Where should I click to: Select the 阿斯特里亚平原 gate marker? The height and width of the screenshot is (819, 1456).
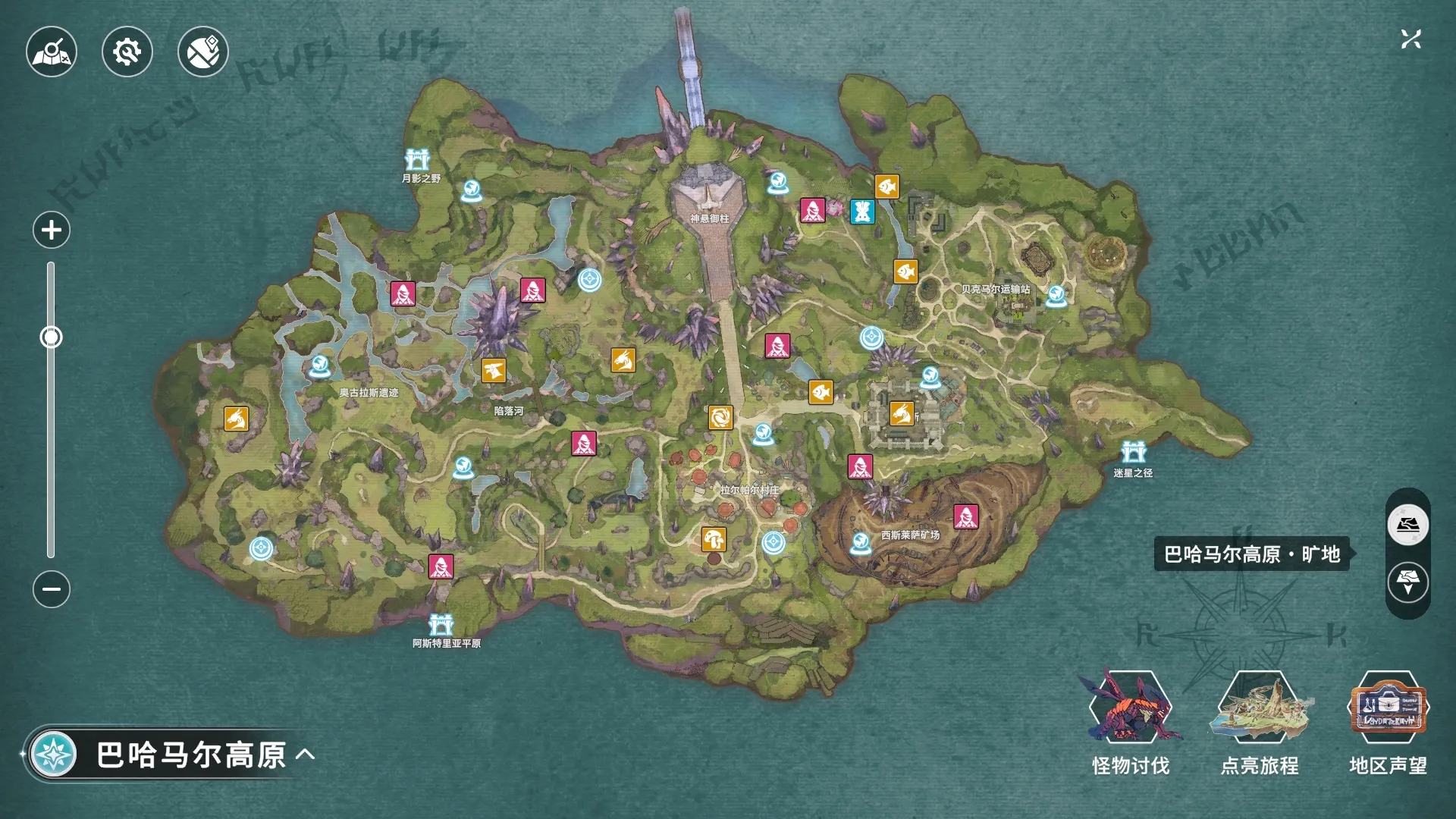pos(441,625)
